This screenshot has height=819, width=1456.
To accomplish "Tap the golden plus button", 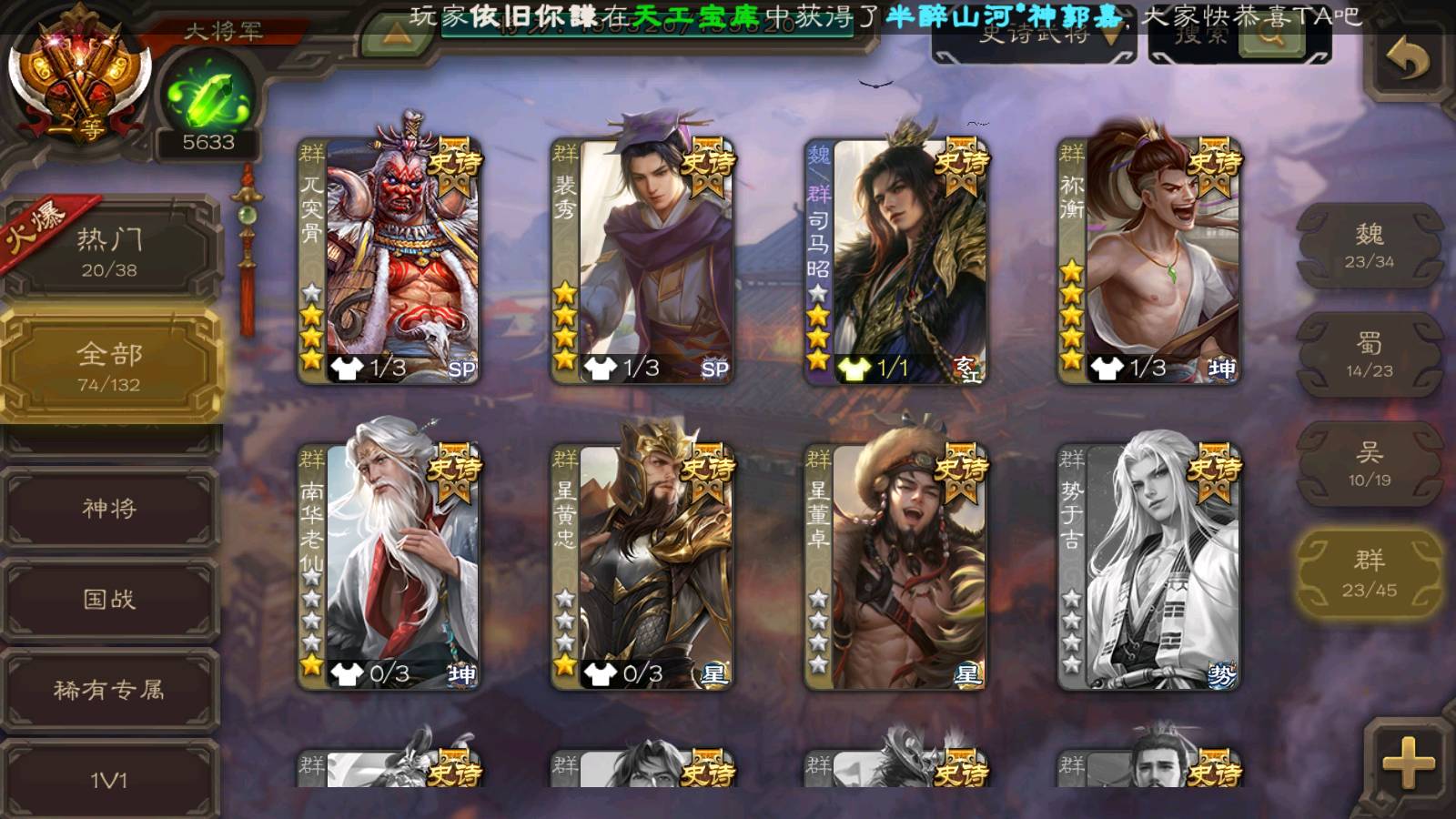I will 1407,761.
